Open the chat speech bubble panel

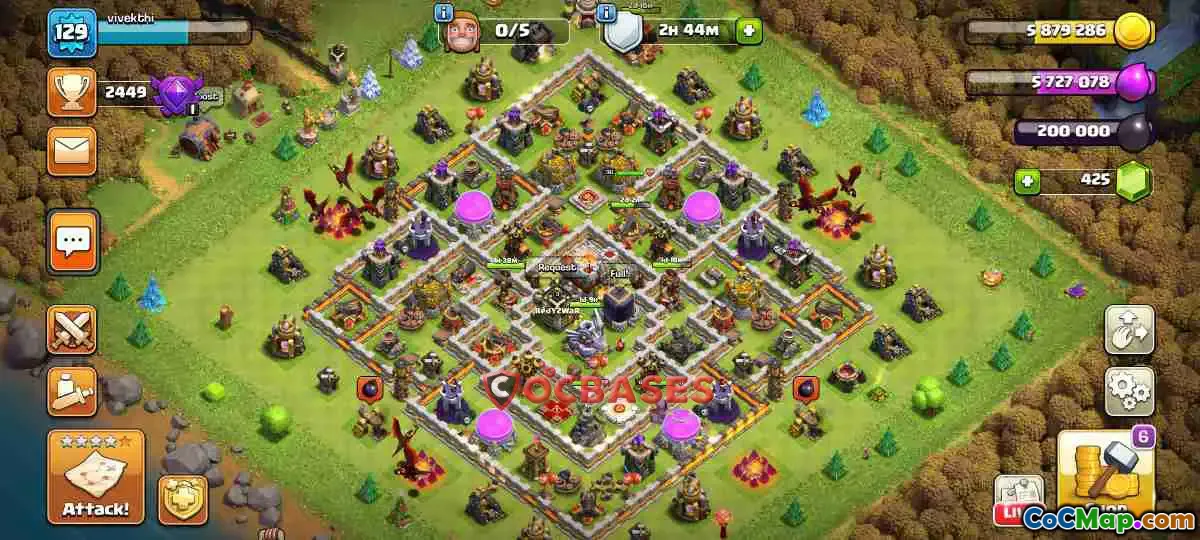click(73, 241)
